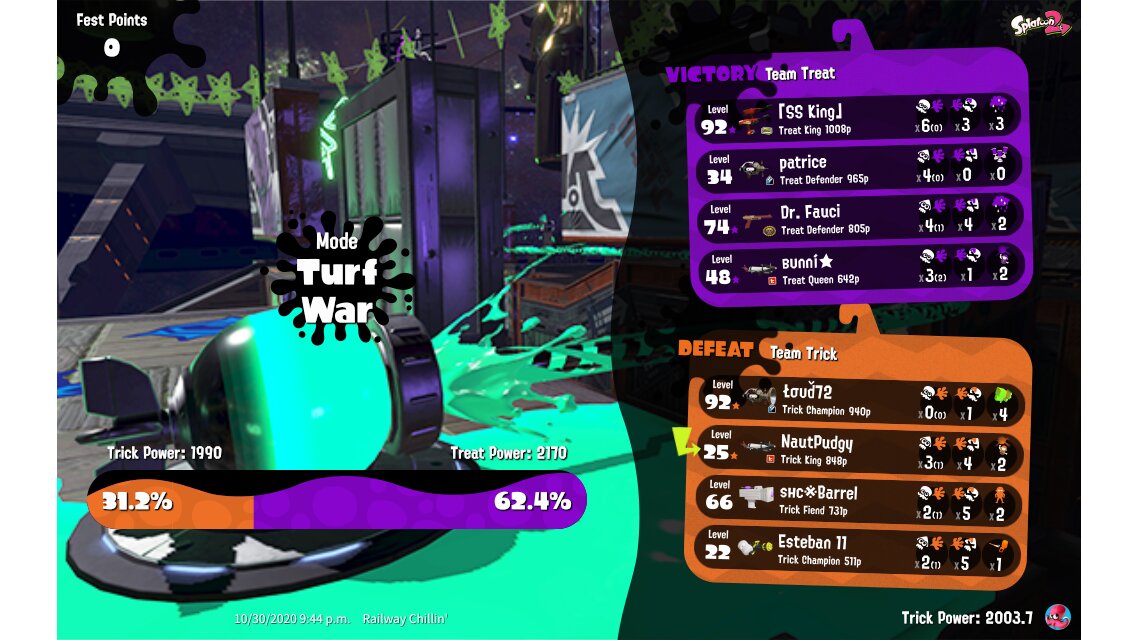Click the pink squid team icon
Screen dimensions: 1138x640
[1058, 617]
